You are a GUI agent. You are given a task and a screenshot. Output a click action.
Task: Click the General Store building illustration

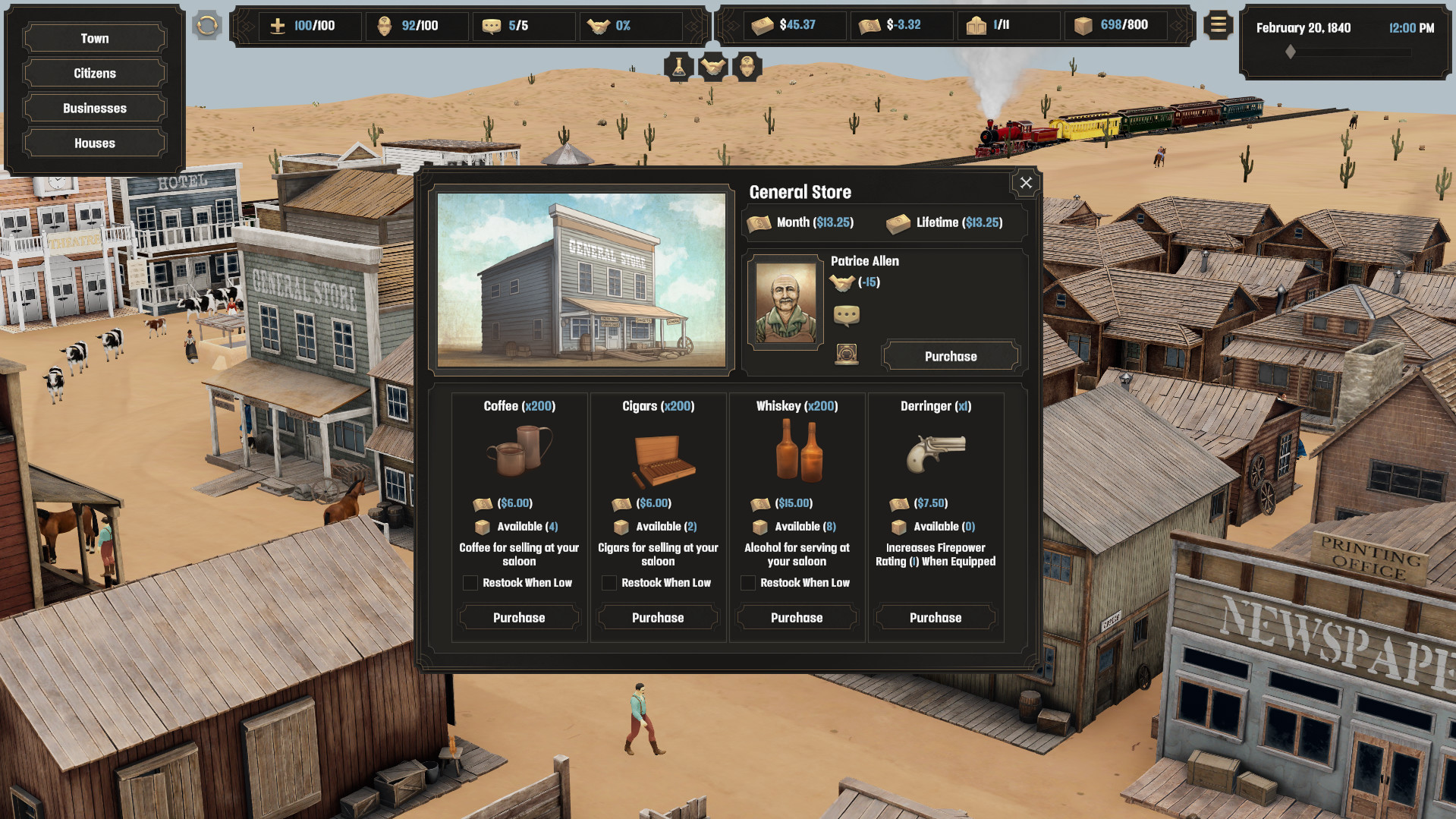(x=582, y=282)
